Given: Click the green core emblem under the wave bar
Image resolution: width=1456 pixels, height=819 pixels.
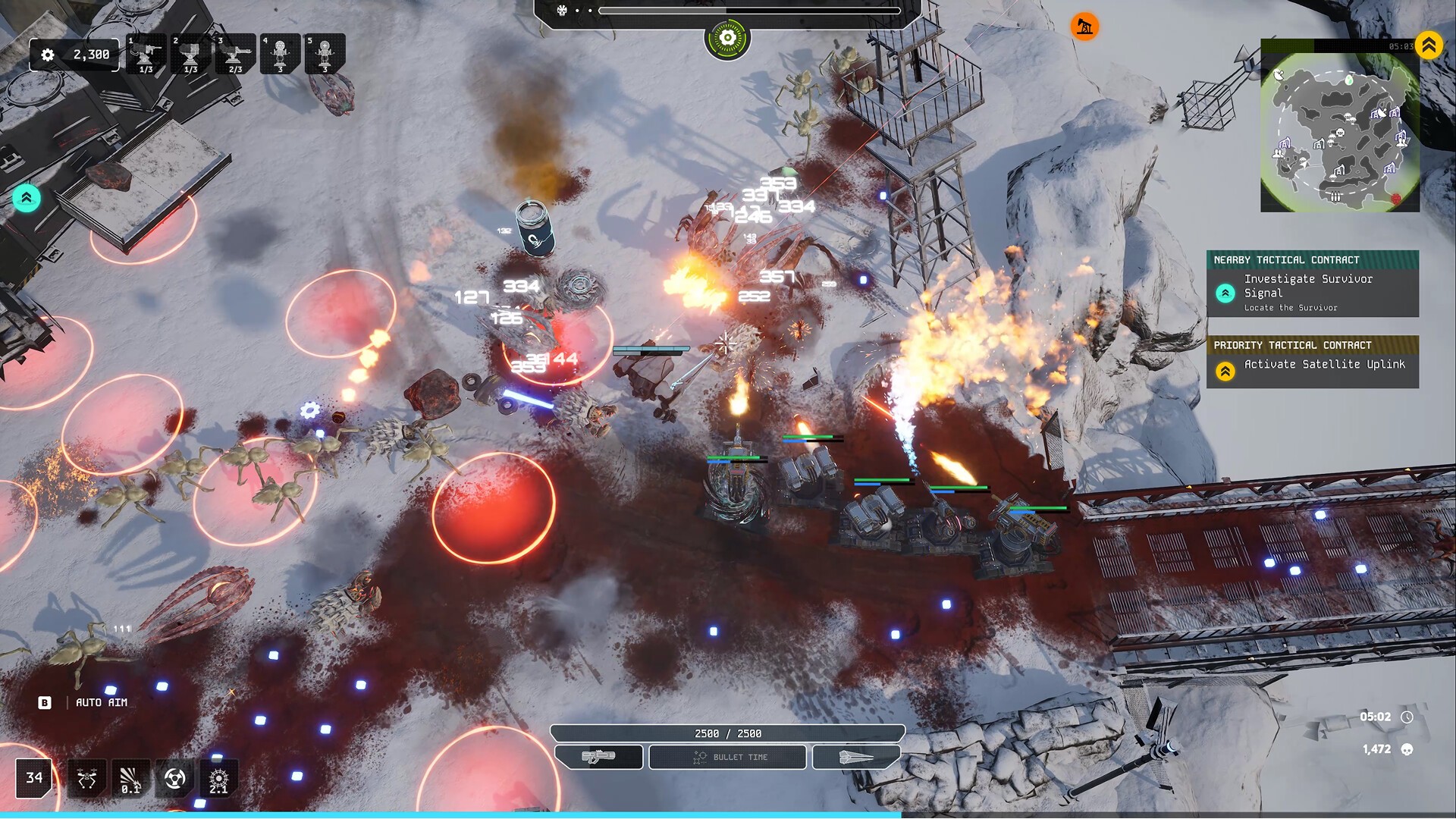Looking at the screenshot, I should coord(727,38).
